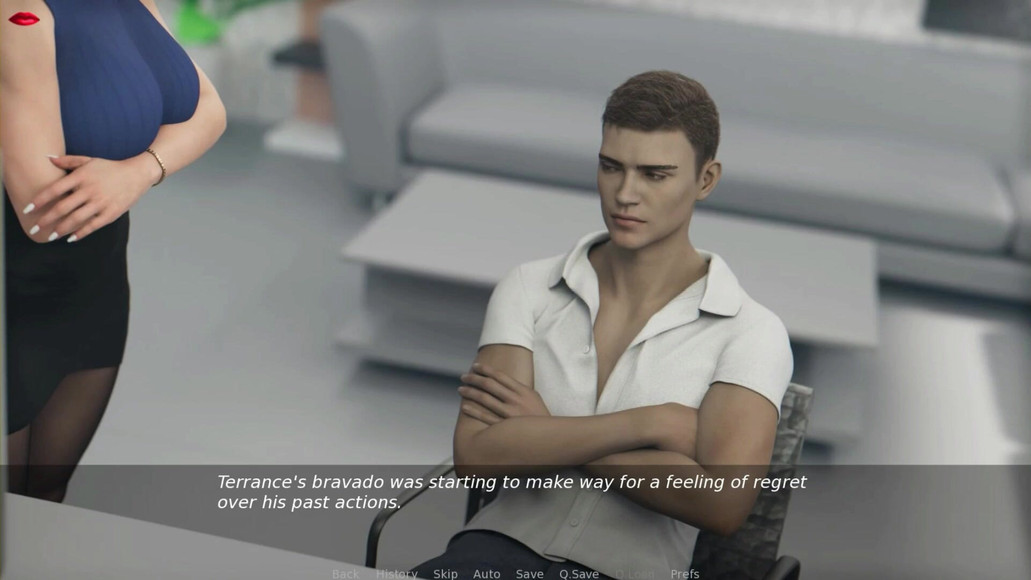Open the Save game screen
The image size is (1031, 580).
coord(529,574)
